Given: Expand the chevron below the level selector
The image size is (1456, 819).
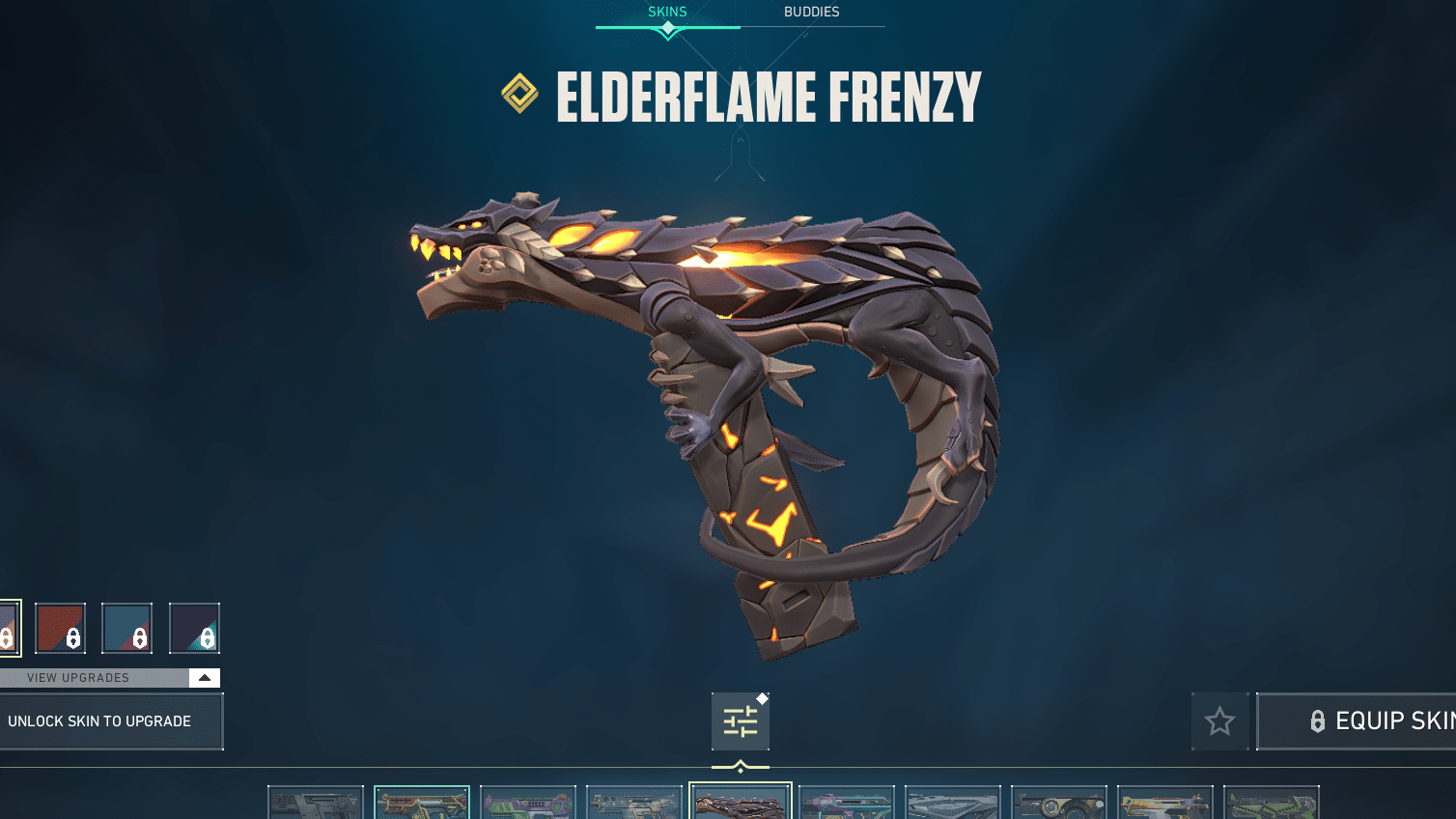Looking at the screenshot, I should click(740, 764).
